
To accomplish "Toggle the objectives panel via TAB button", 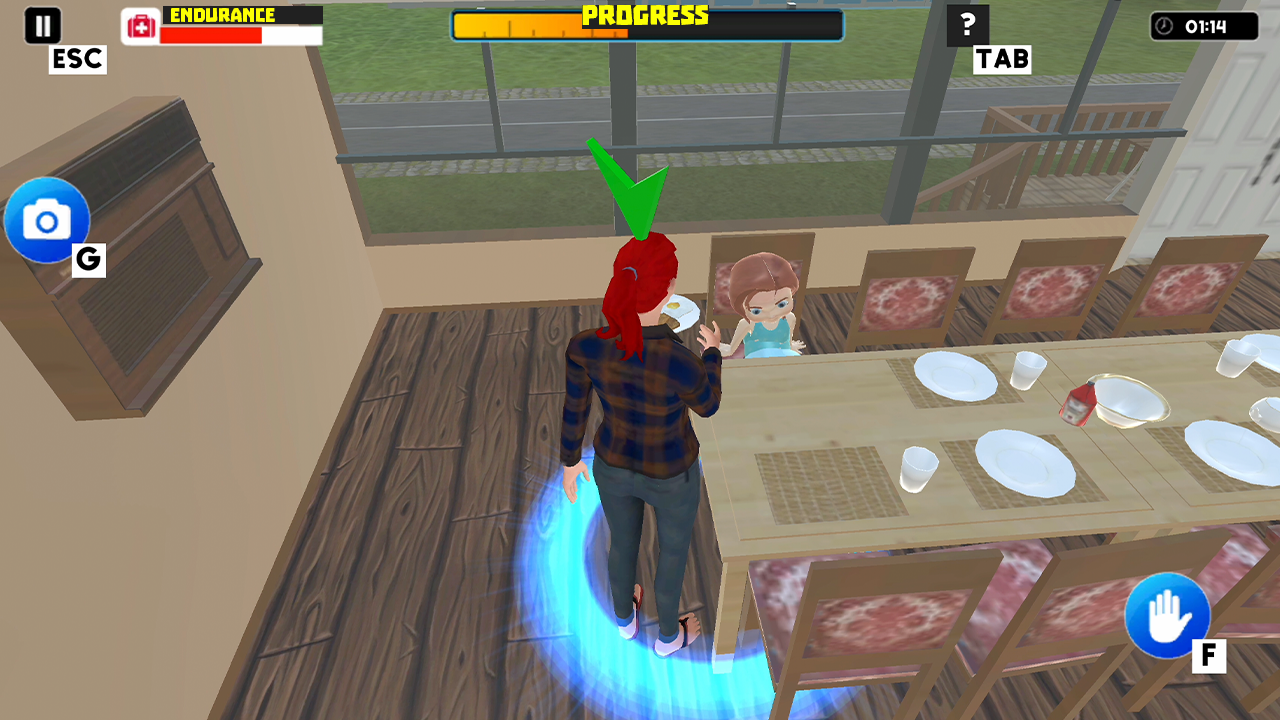I will [1001, 60].
